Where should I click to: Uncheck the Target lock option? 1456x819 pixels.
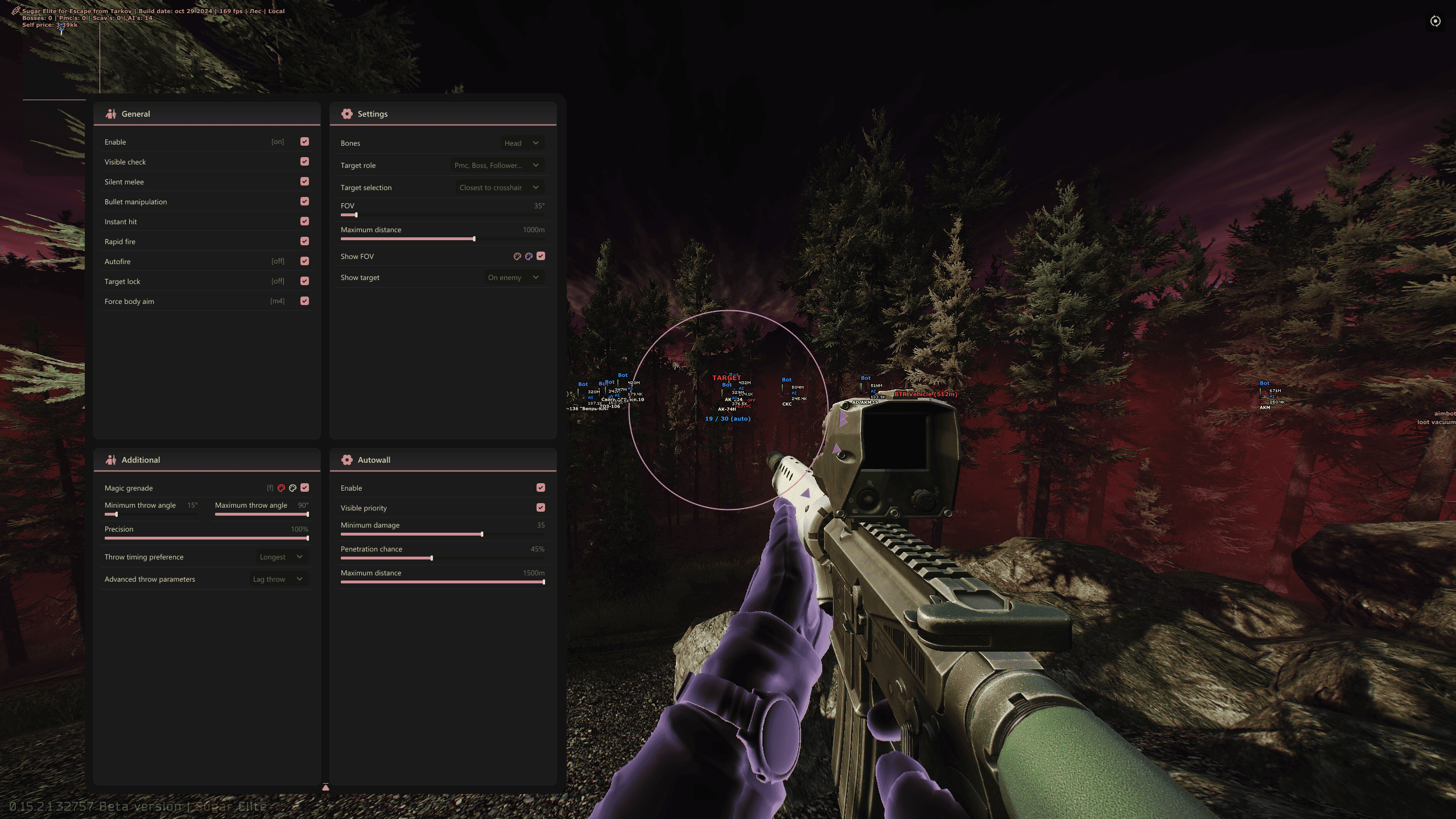pyautogui.click(x=305, y=281)
